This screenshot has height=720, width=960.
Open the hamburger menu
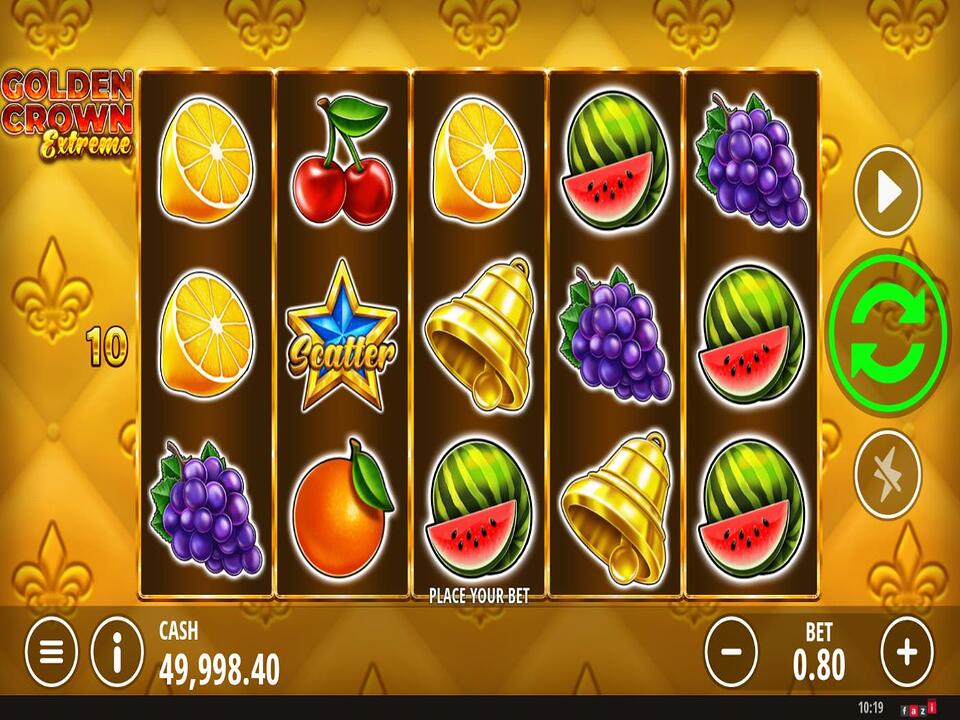pos(51,652)
